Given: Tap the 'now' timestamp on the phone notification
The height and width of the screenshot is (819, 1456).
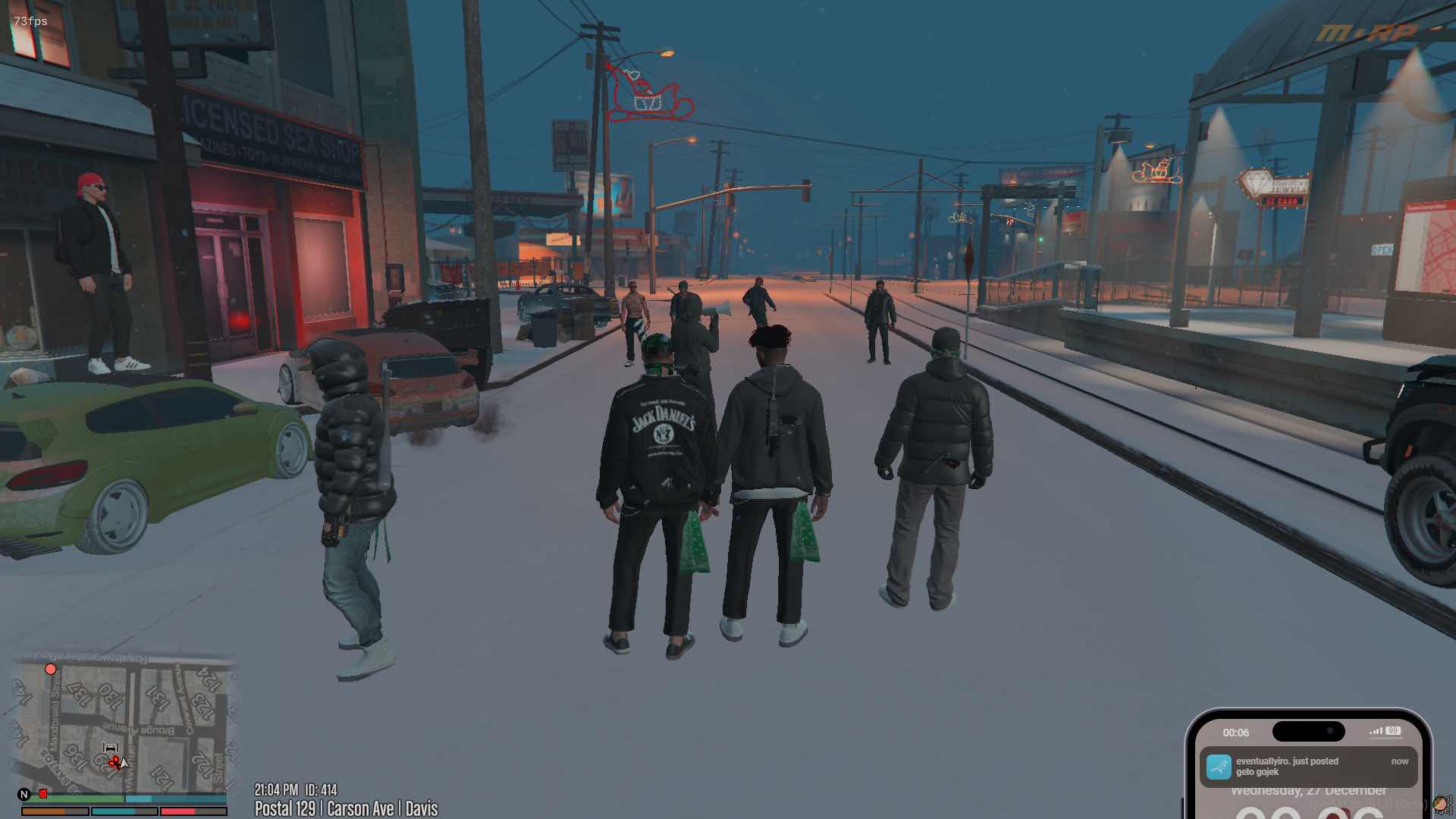Looking at the screenshot, I should [1401, 761].
